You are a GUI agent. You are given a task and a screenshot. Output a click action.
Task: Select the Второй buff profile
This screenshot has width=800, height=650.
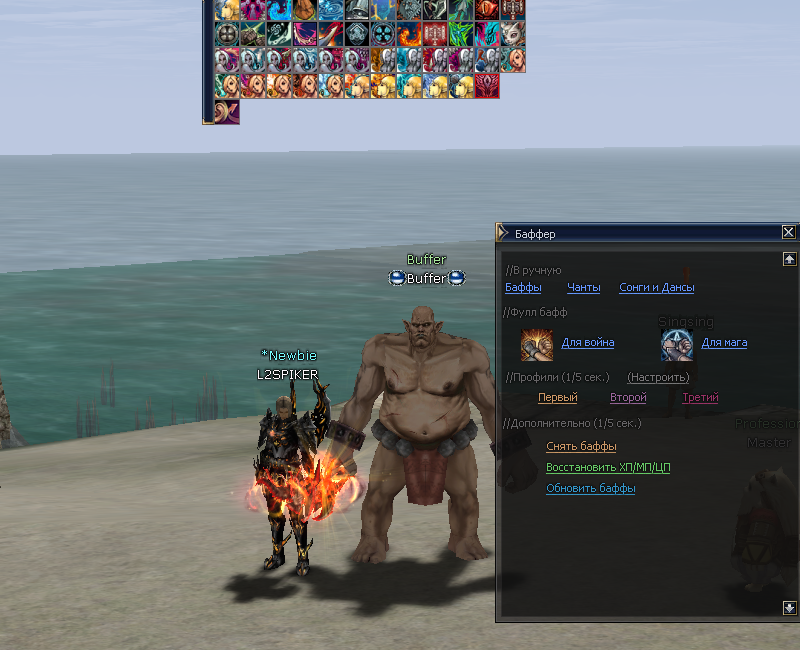628,398
